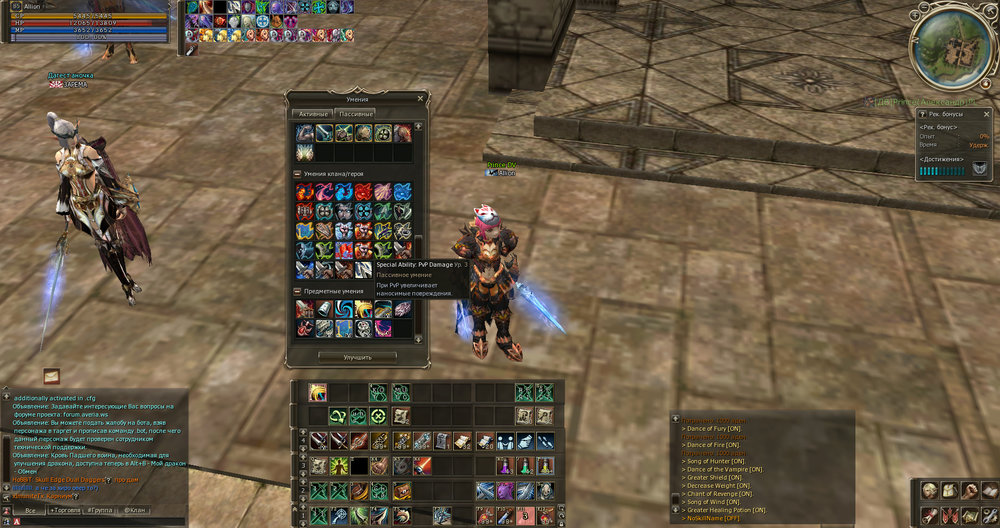Switch to the Активные skills tab
1000x528 pixels.
tap(313, 114)
